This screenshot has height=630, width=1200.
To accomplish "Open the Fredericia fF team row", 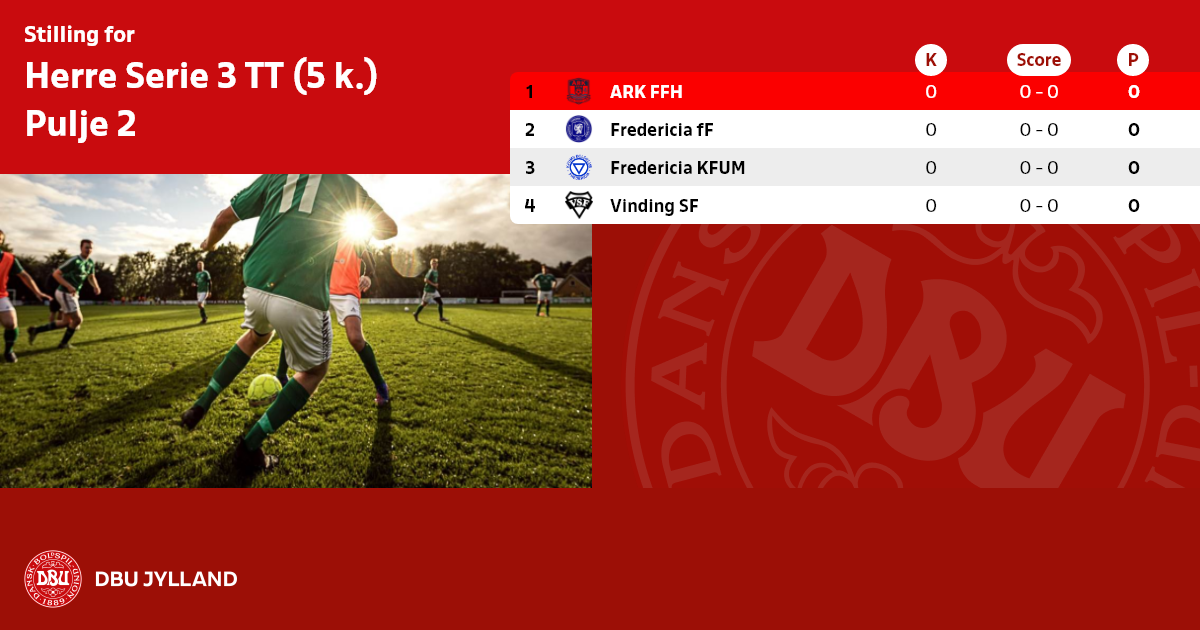I will pos(661,130).
